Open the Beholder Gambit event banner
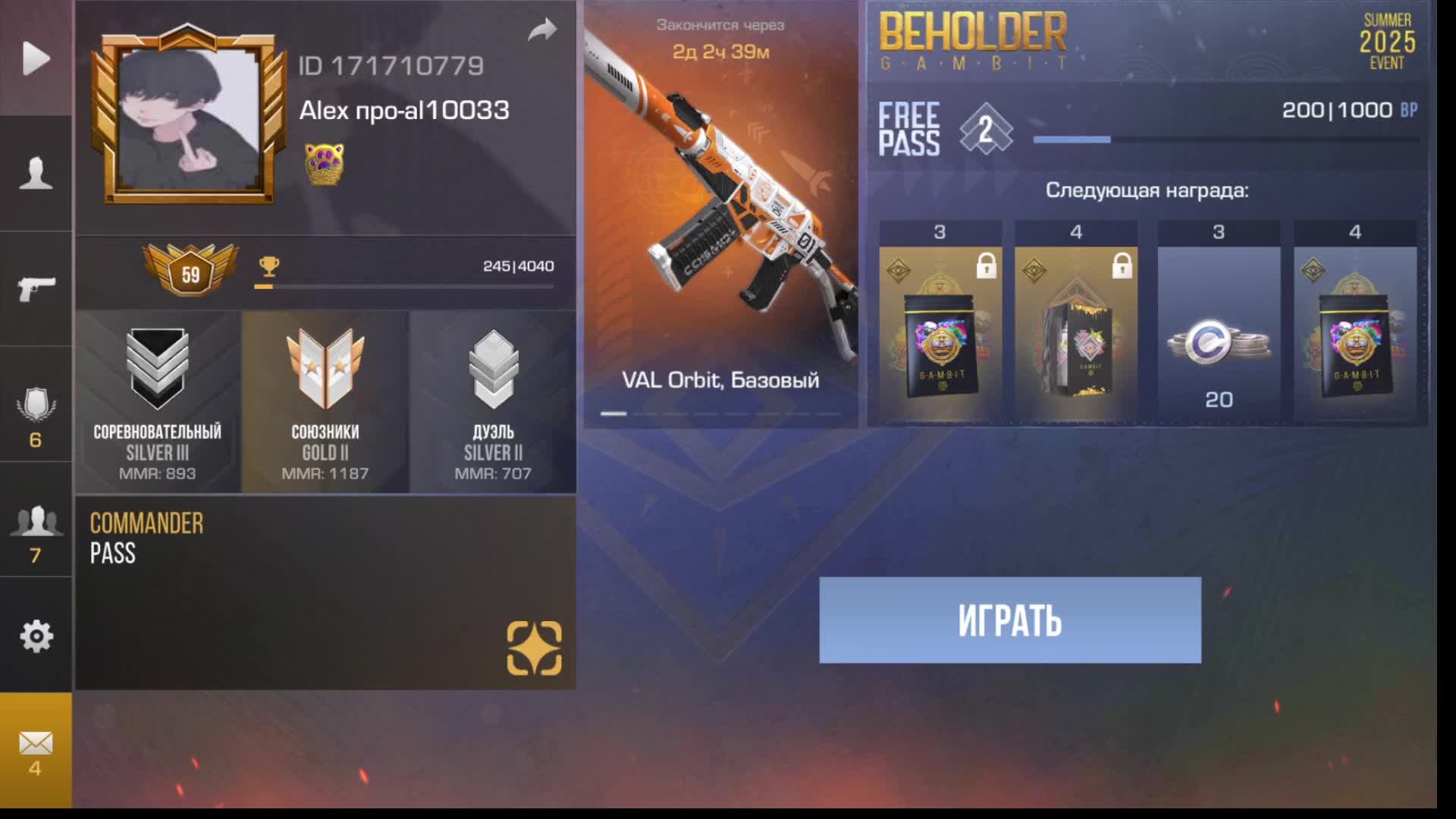The image size is (1456, 819). click(1147, 42)
